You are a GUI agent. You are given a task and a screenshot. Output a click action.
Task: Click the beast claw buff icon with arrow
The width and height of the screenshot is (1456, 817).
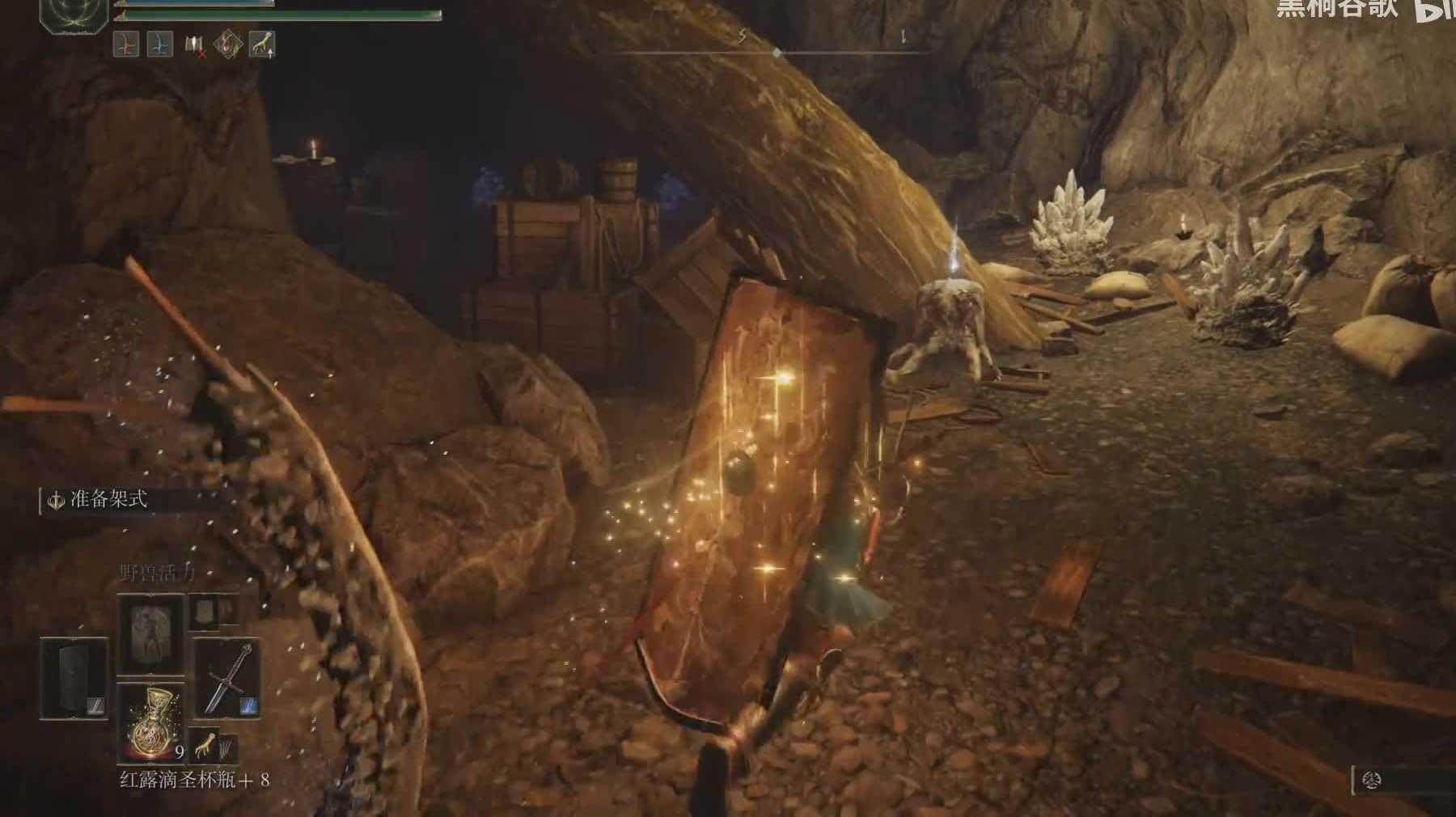(x=262, y=44)
